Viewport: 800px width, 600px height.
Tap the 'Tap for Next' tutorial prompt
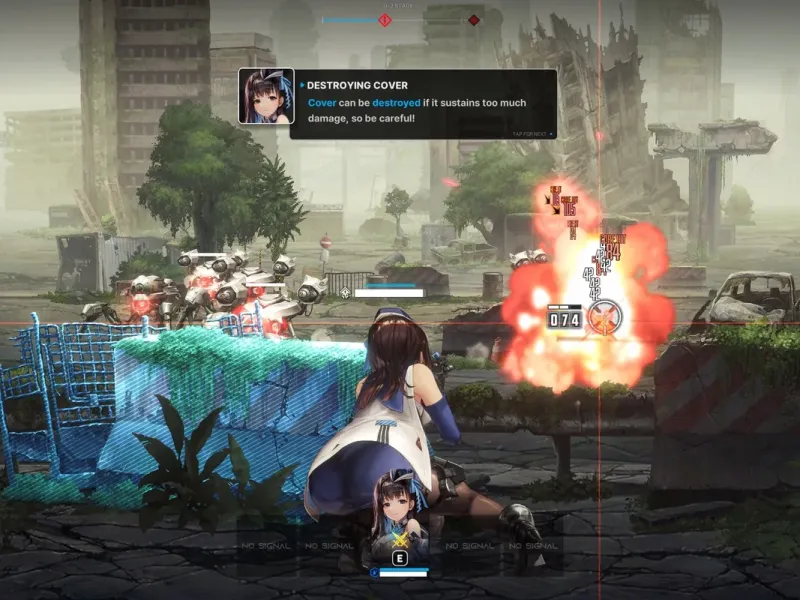532,133
